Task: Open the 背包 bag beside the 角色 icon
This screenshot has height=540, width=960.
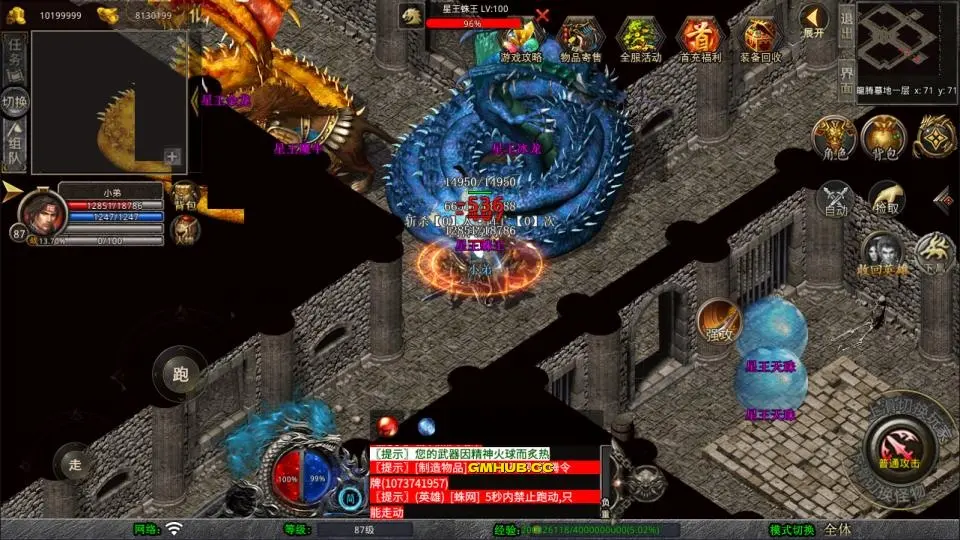Action: pos(883,138)
